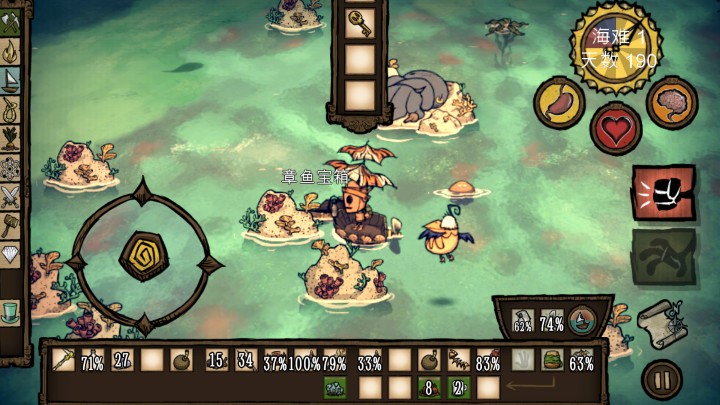The height and width of the screenshot is (405, 720).
Task: Select the green backpack equipment slot
Action: coord(549,360)
